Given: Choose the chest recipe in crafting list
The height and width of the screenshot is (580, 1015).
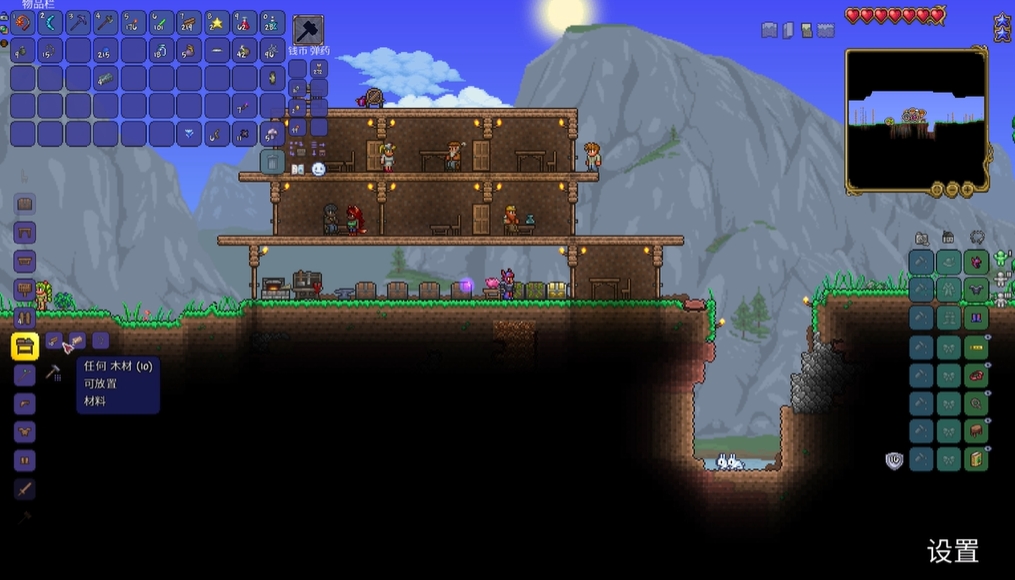Looking at the screenshot, I should pyautogui.click(x=25, y=204).
